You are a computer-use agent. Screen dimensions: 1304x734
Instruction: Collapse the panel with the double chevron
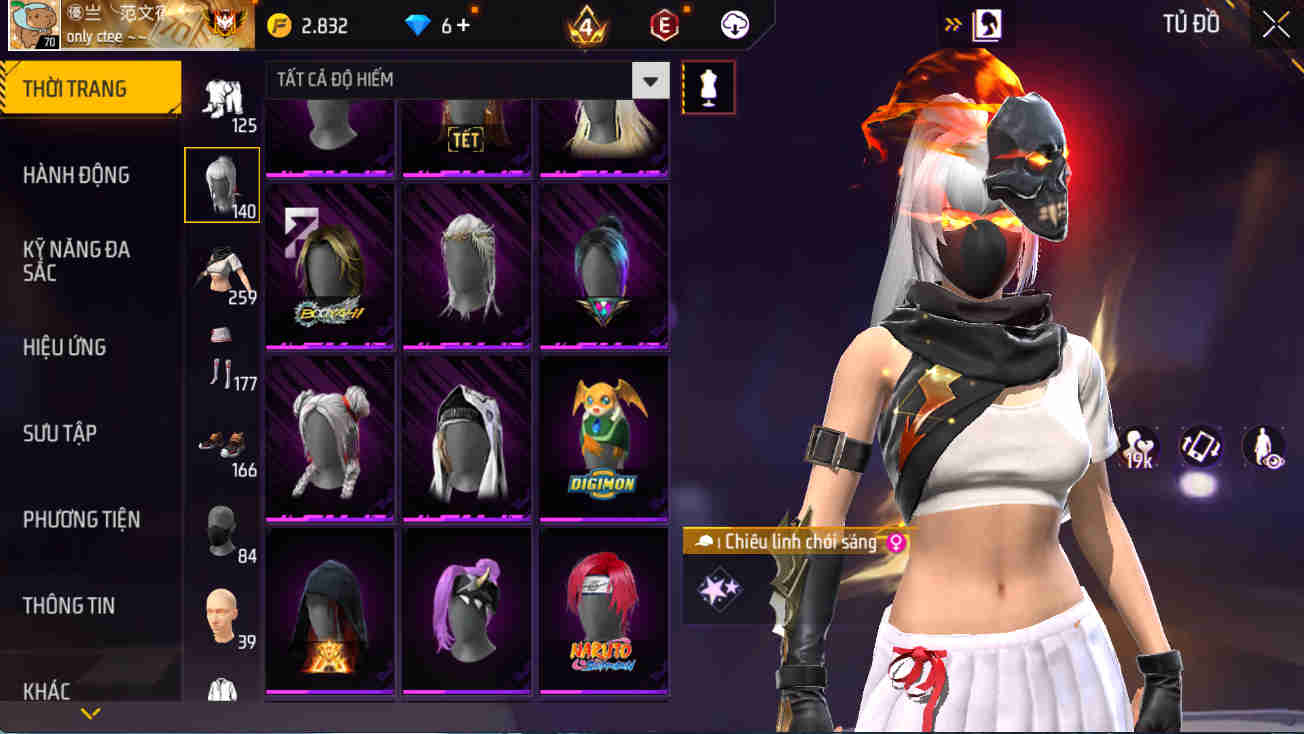click(x=954, y=22)
